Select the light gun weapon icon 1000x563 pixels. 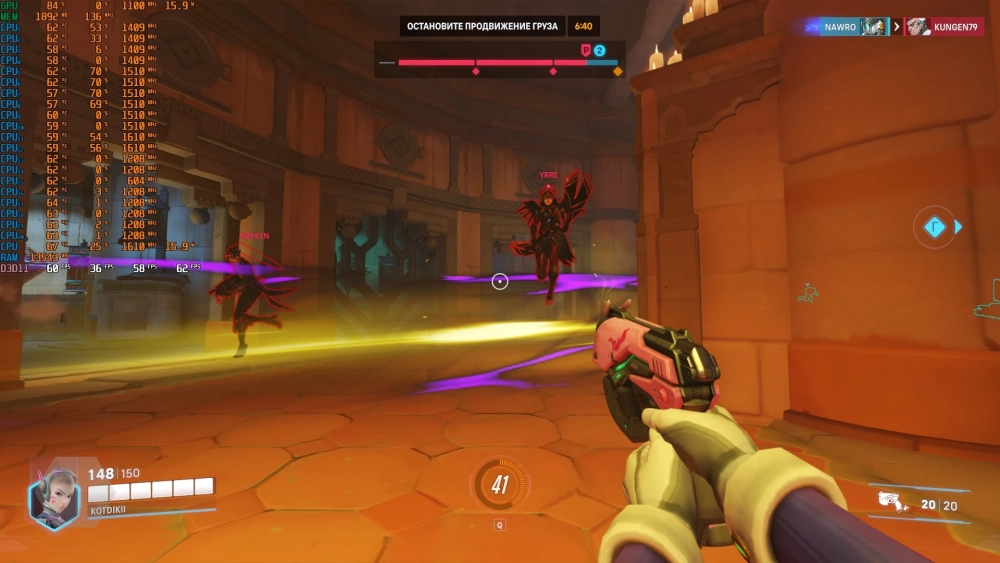pos(892,503)
